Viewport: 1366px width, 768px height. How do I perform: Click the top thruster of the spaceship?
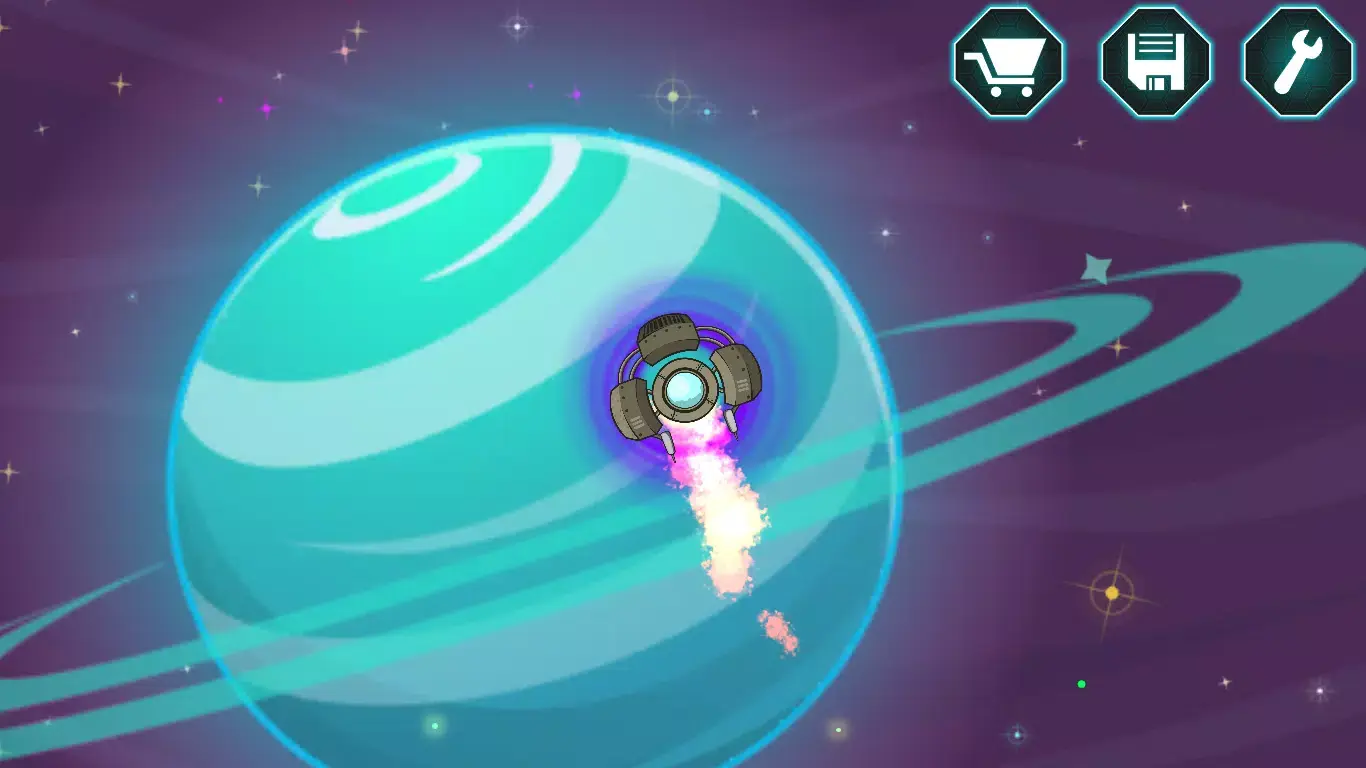[668, 335]
